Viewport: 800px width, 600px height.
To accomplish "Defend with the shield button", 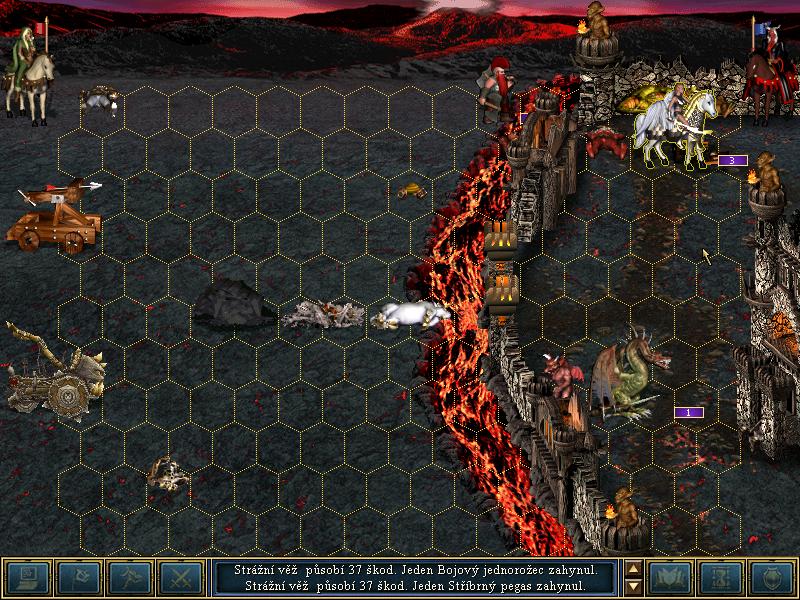I will (x=773, y=577).
